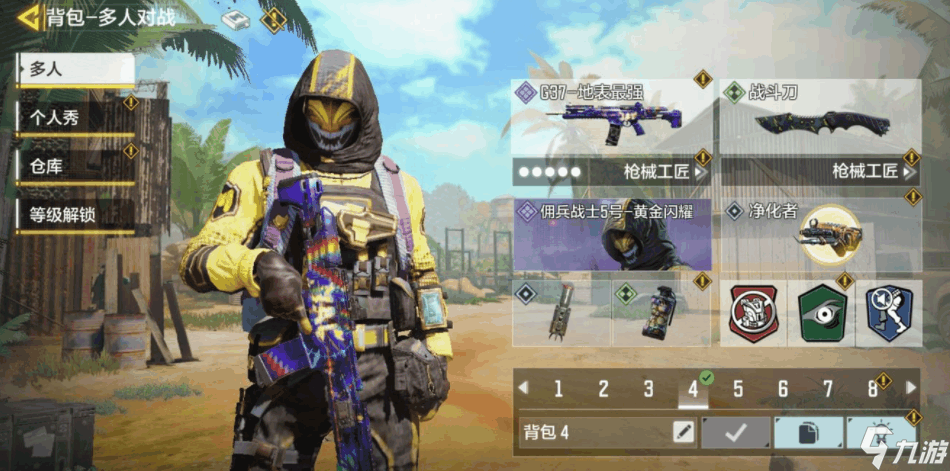Select the 净化者 operator skill slot

pos(818,234)
